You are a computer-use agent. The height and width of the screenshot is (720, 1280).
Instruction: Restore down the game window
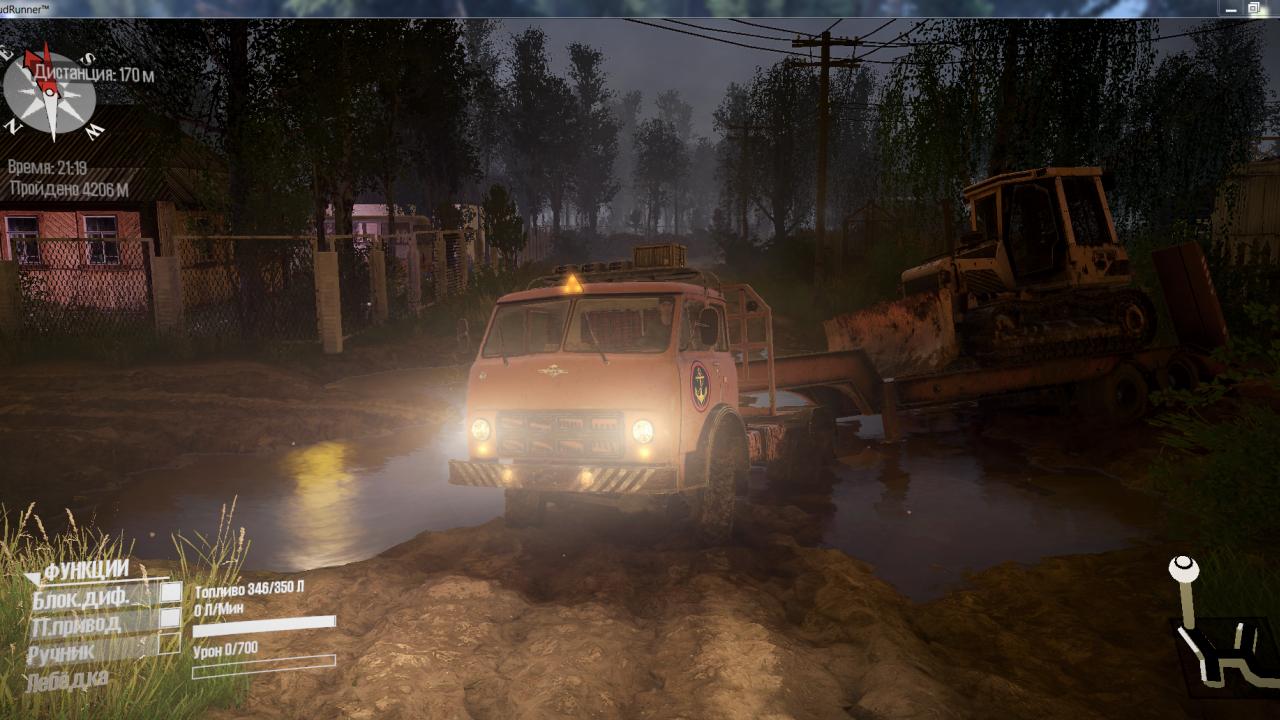coord(1254,8)
